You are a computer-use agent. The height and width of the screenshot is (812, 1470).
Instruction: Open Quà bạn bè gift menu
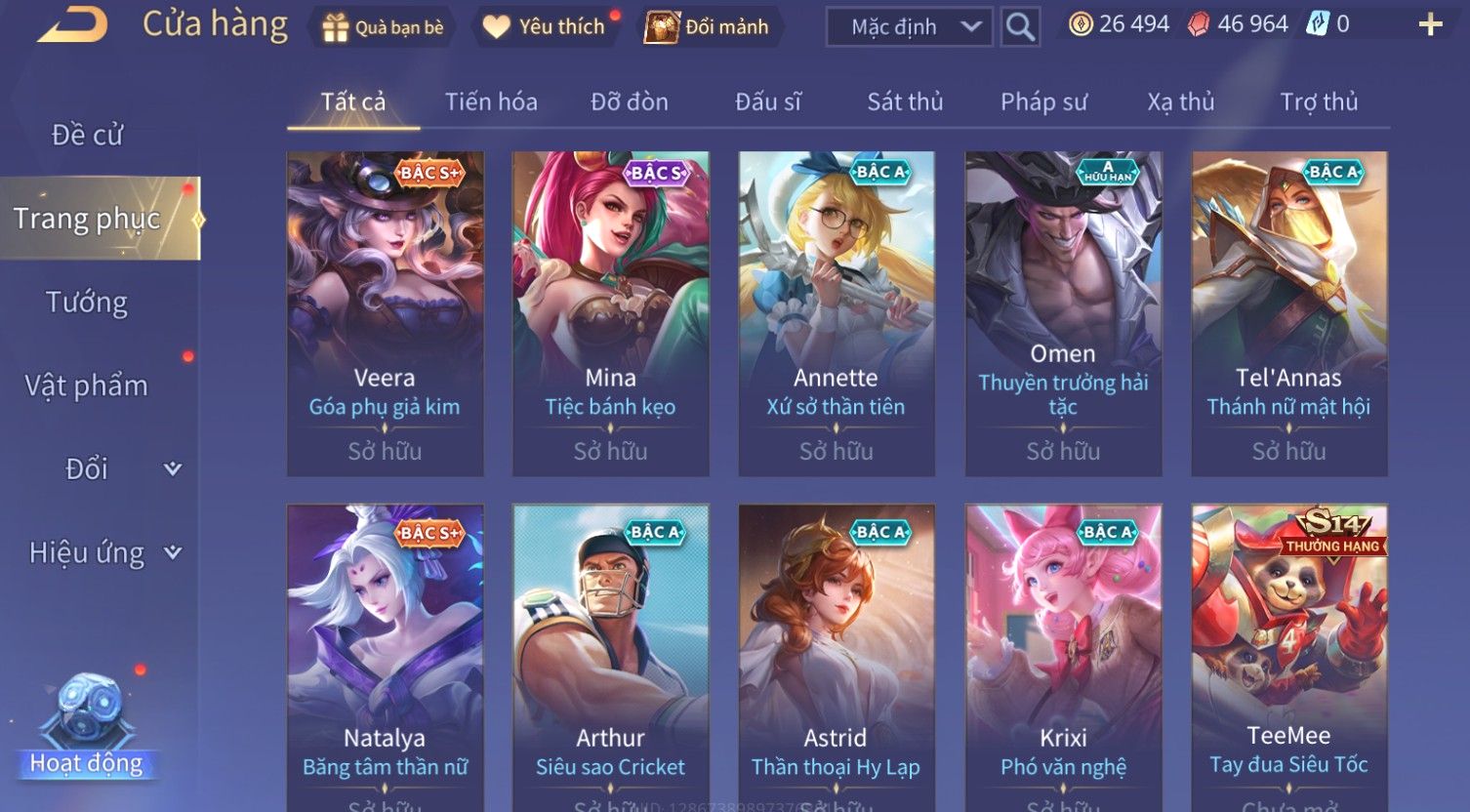click(382, 27)
